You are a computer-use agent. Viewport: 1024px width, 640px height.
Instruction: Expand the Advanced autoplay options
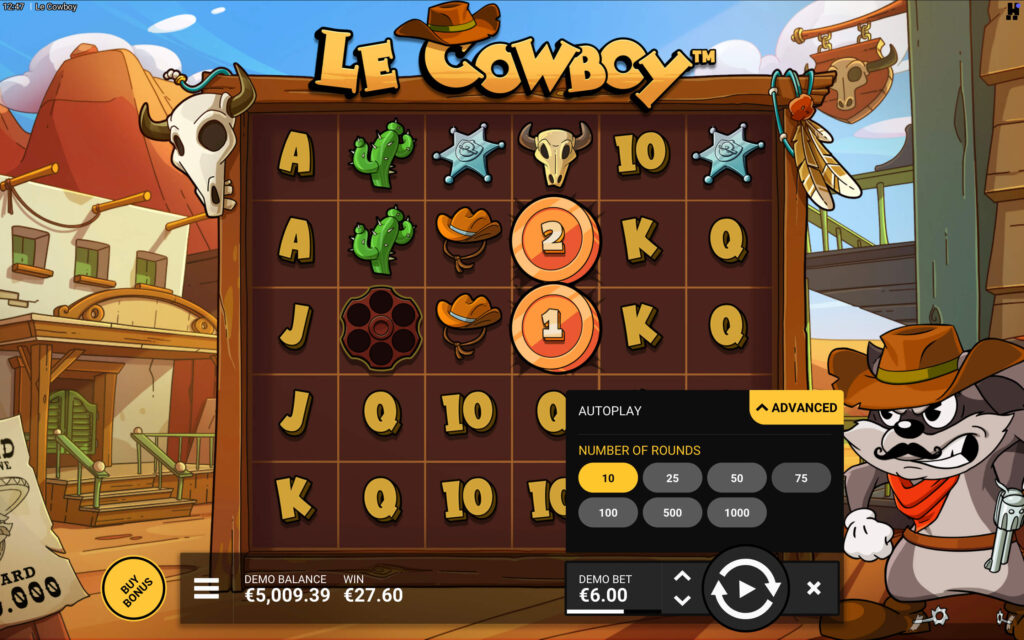[797, 408]
